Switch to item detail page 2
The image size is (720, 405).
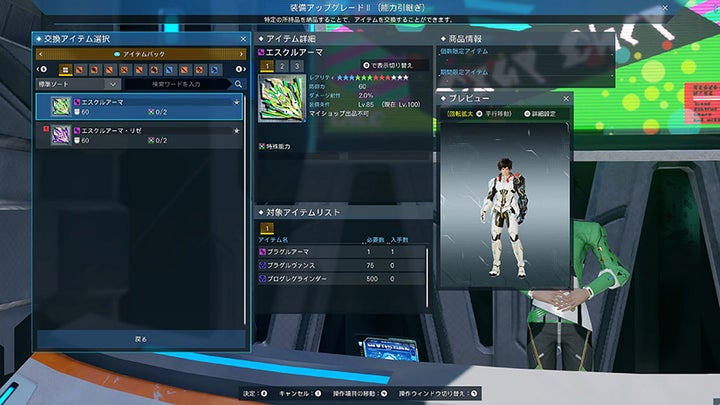coord(283,65)
